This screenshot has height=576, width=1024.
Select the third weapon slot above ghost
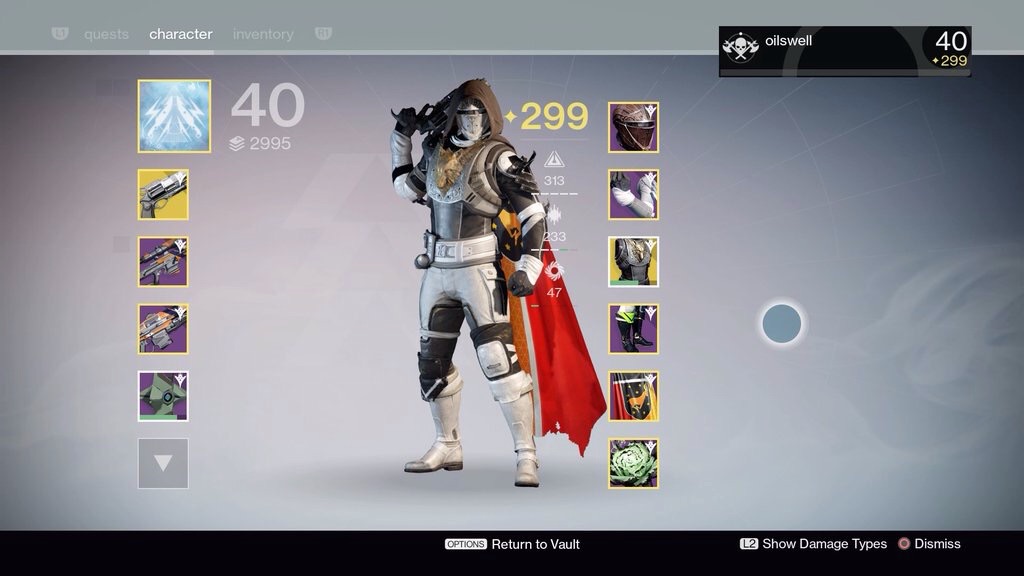[163, 329]
